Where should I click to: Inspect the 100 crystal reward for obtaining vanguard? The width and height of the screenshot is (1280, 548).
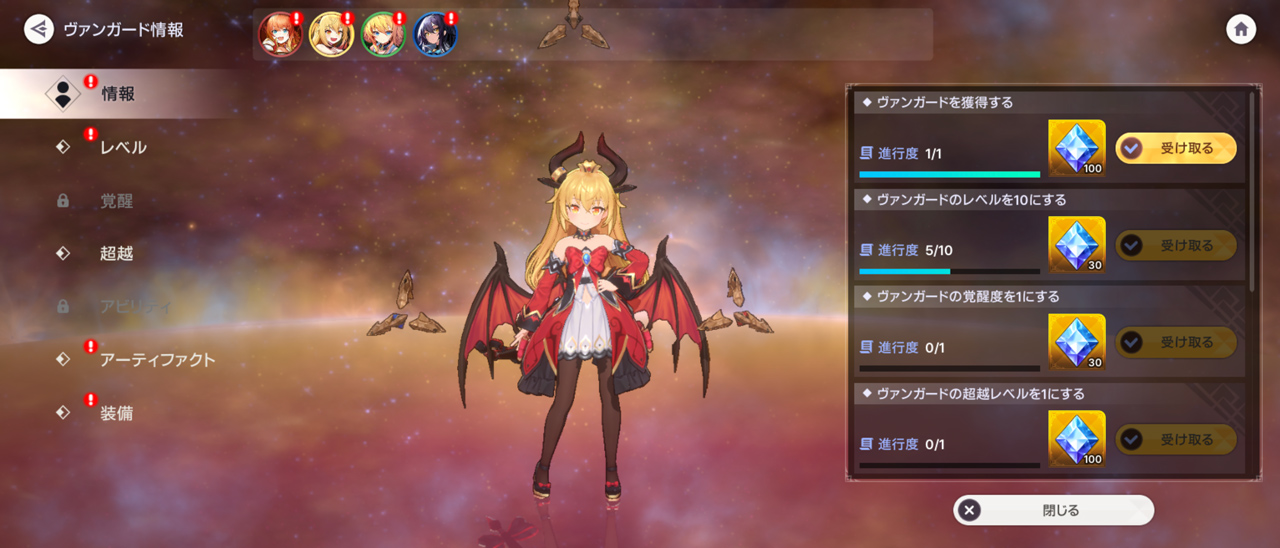pos(1077,148)
